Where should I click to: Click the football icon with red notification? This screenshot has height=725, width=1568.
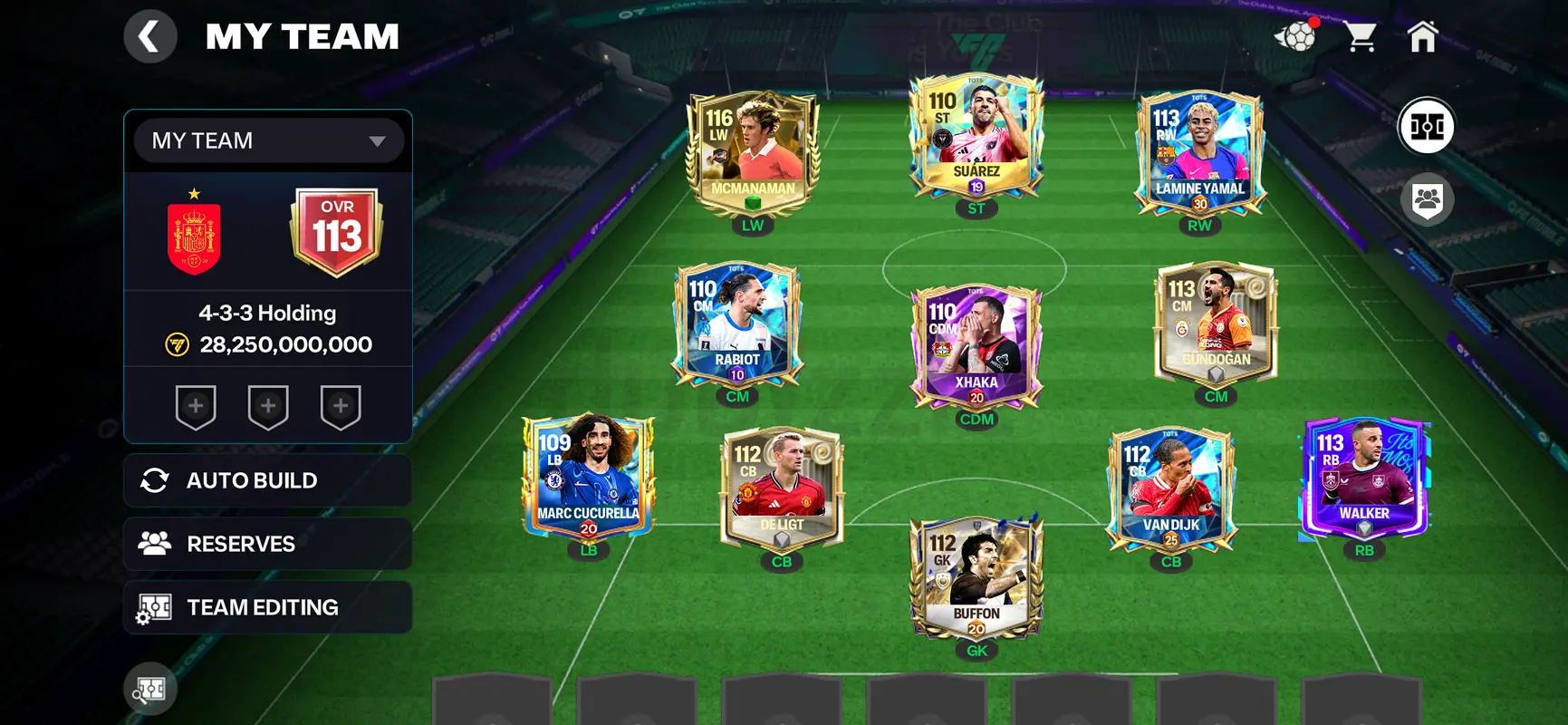(x=1296, y=37)
